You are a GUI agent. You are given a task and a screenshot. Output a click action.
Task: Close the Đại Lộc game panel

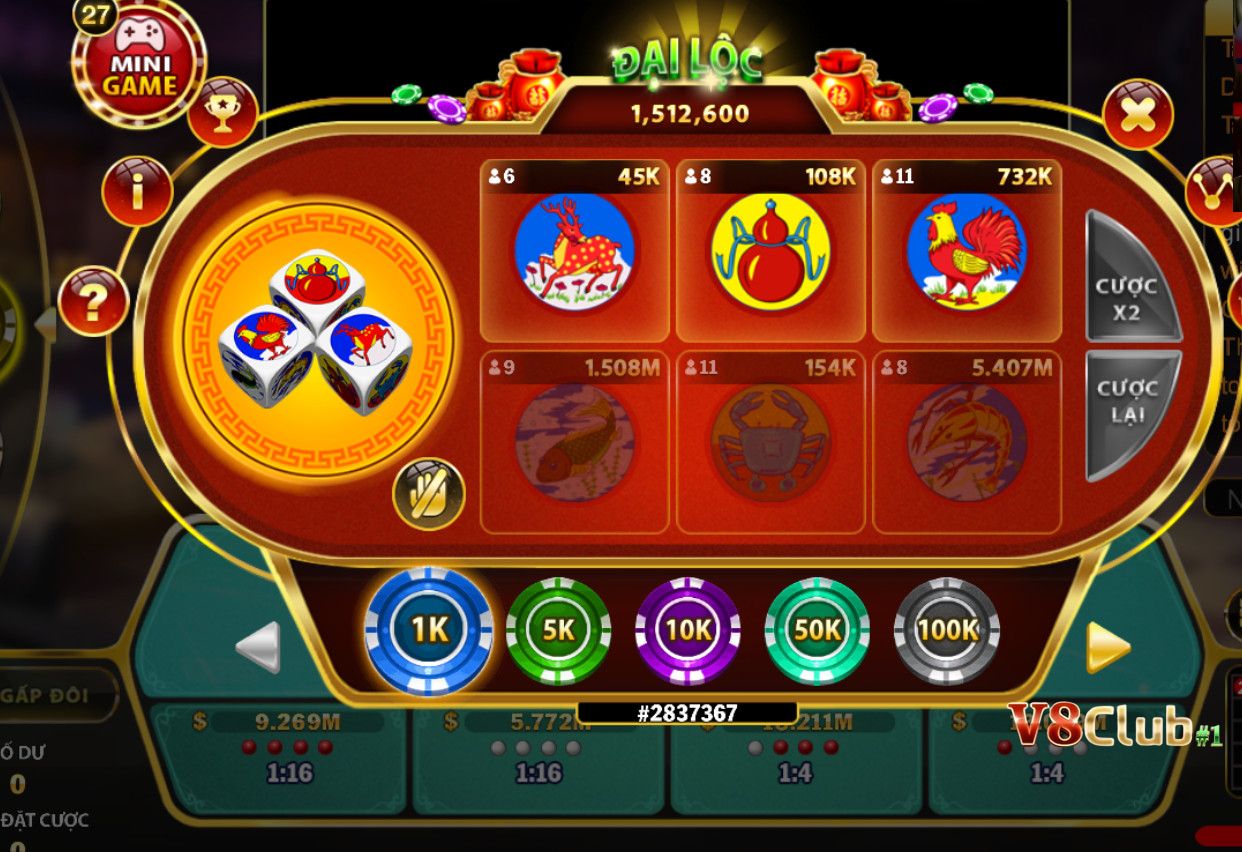point(1137,115)
